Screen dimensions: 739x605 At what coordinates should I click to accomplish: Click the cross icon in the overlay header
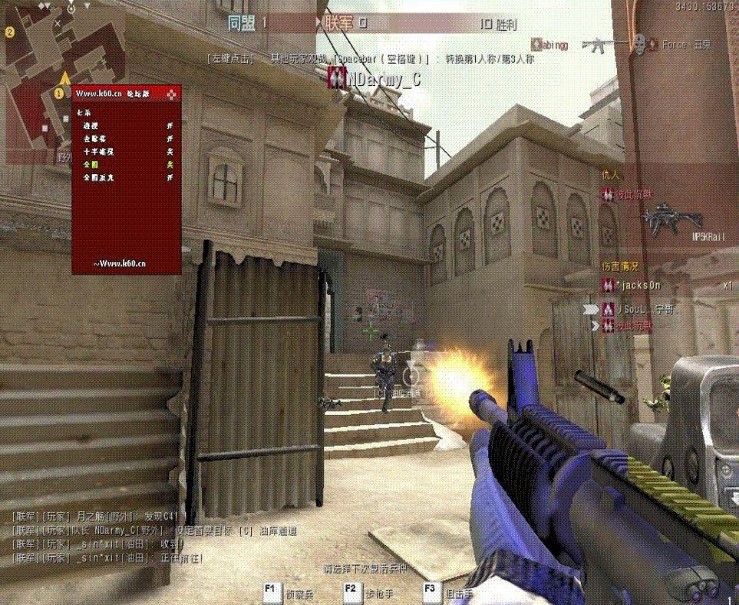pyautogui.click(x=171, y=94)
